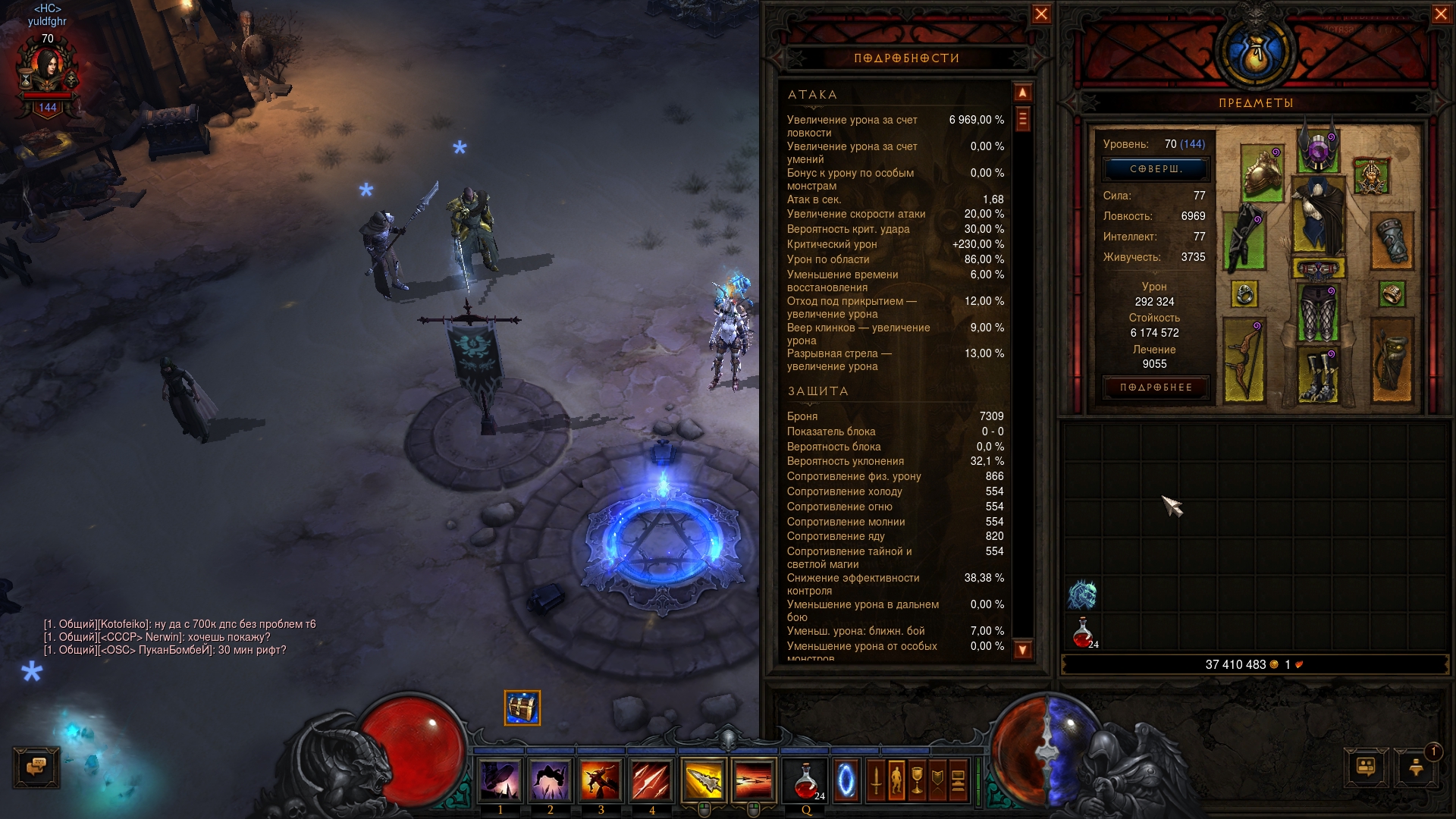Viewport: 1456px width, 819px height.
Task: Click the treasure chest notification icon
Action: coord(522,708)
